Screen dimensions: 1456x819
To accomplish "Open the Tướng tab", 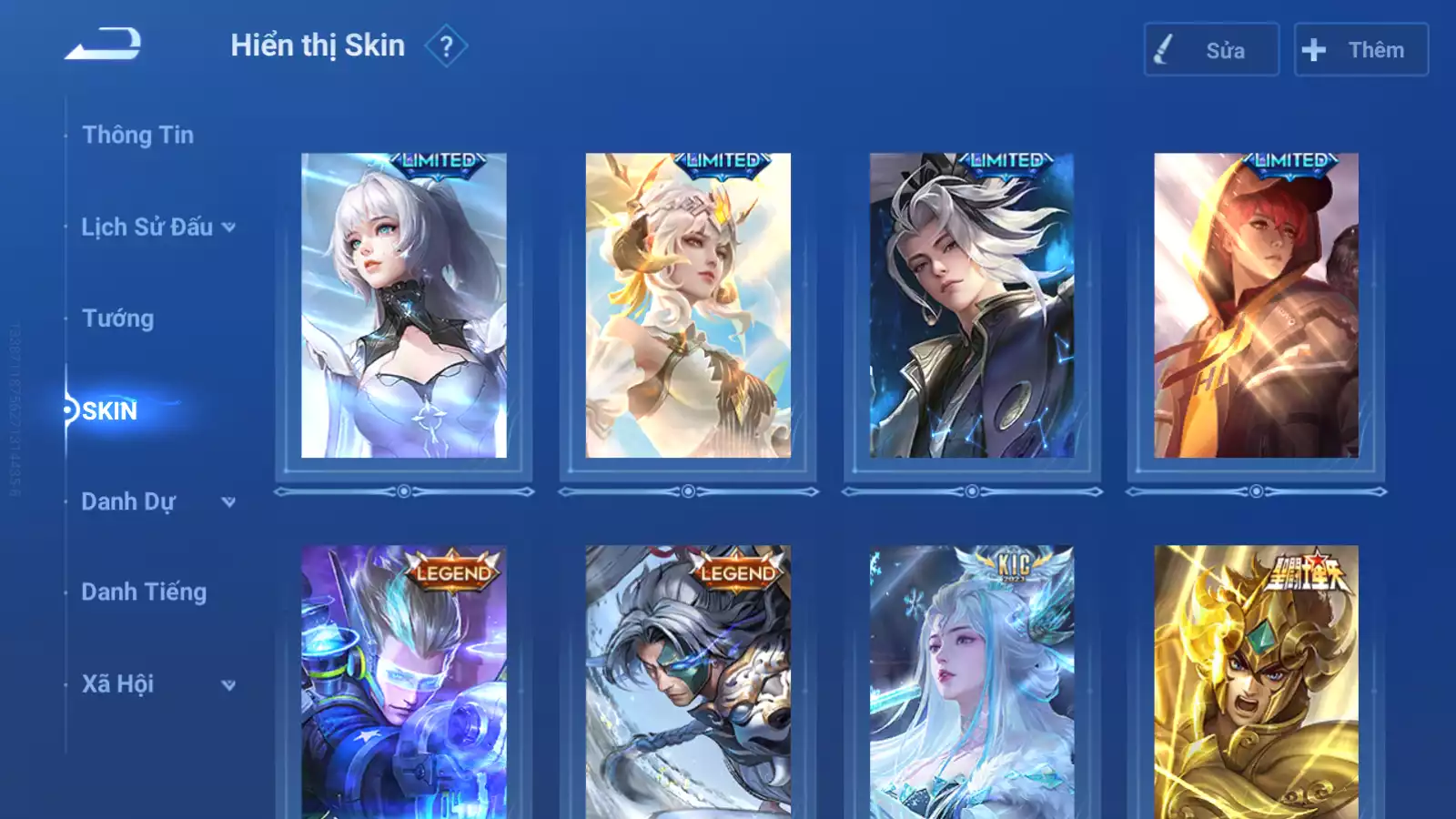I will [x=118, y=318].
